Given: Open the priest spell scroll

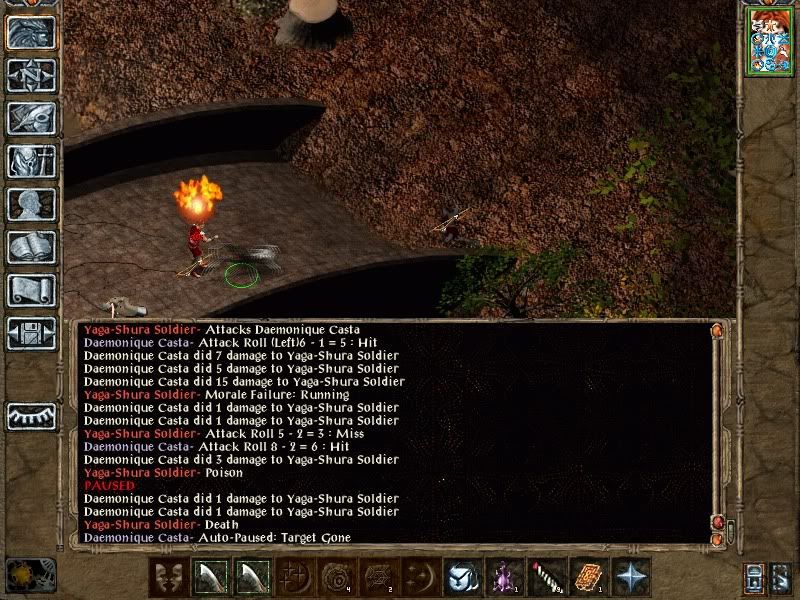Looking at the screenshot, I should (31, 290).
